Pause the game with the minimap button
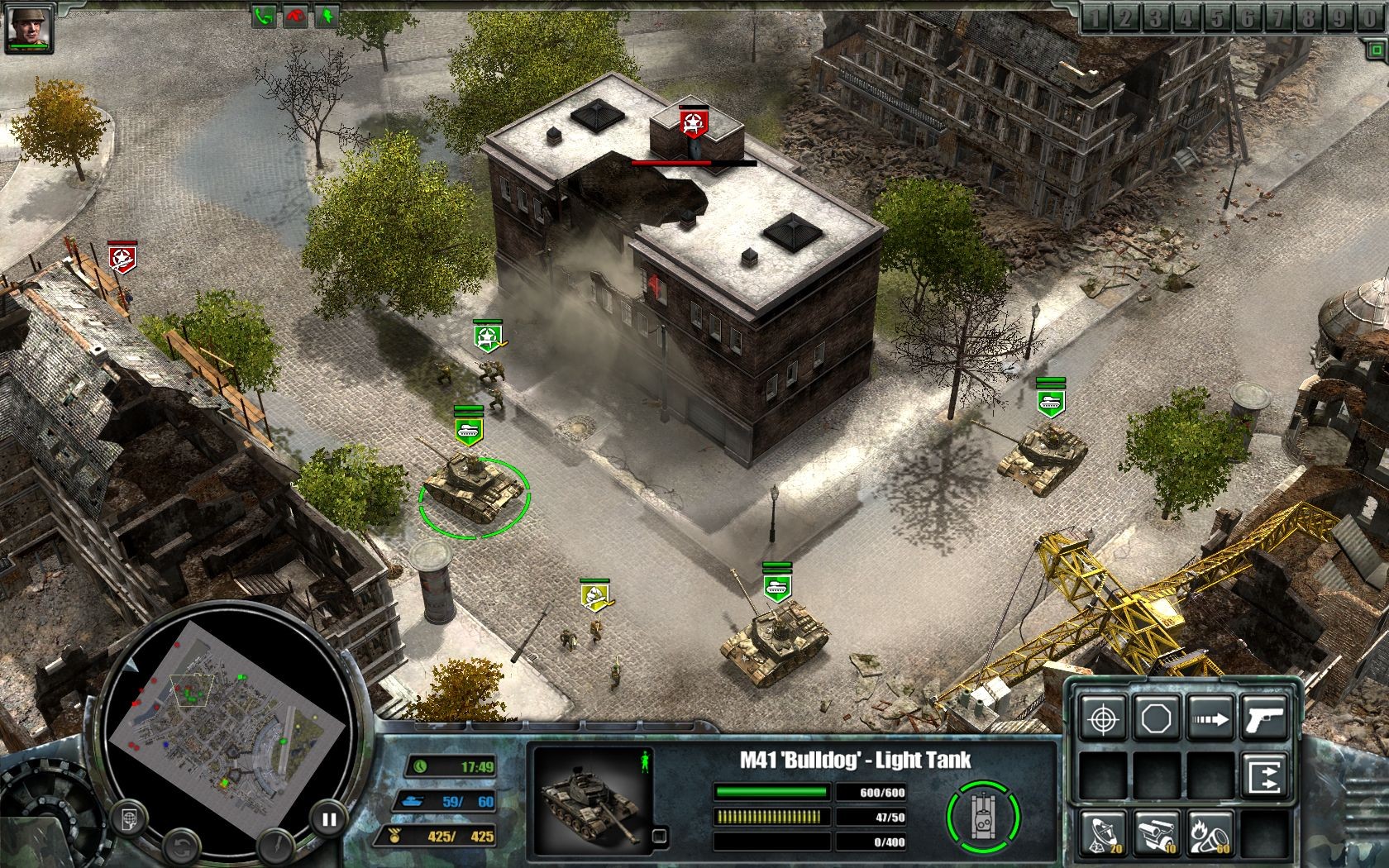This screenshot has height=868, width=1389. pos(329,819)
